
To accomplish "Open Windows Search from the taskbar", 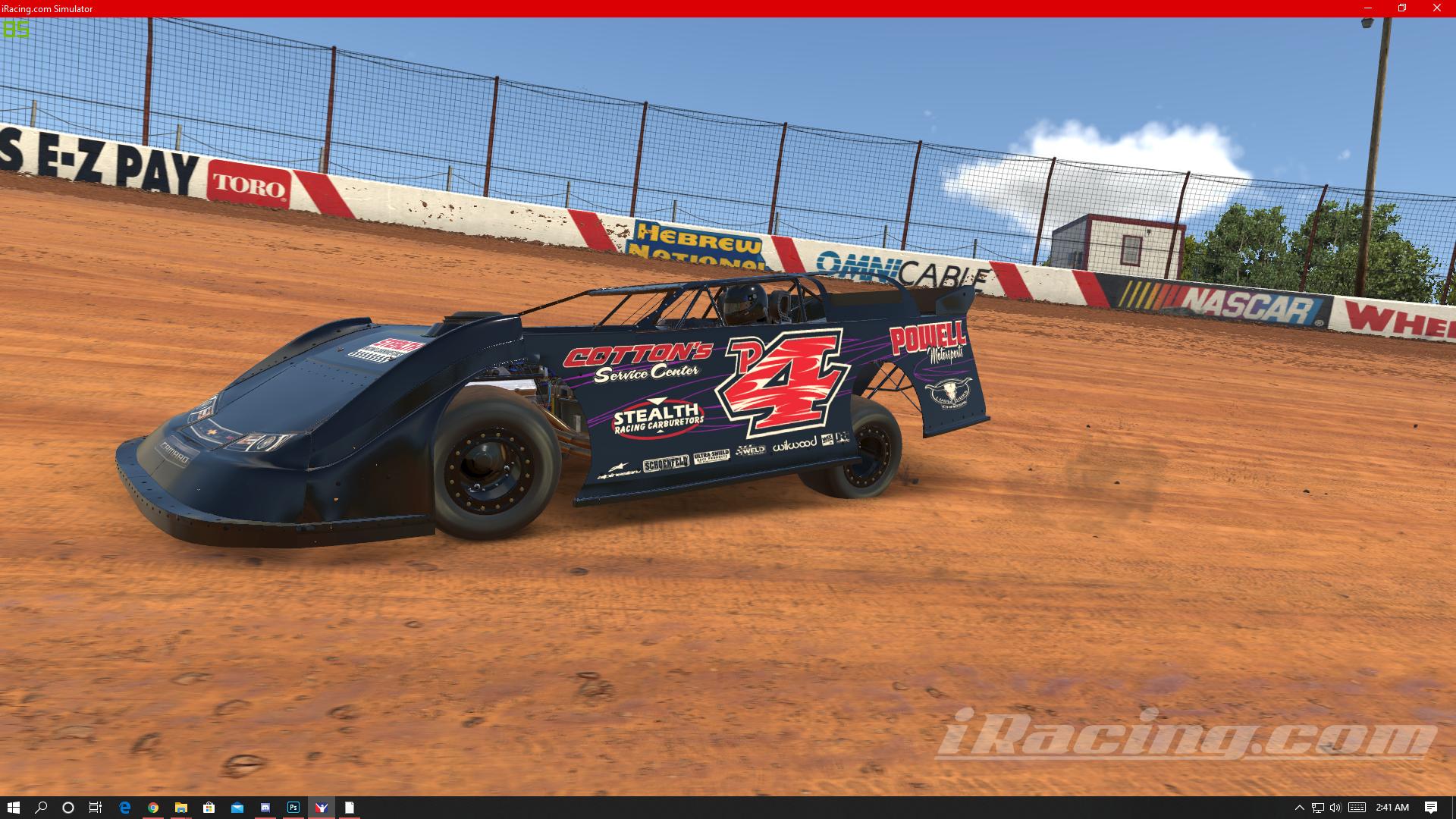I will pos(40,808).
